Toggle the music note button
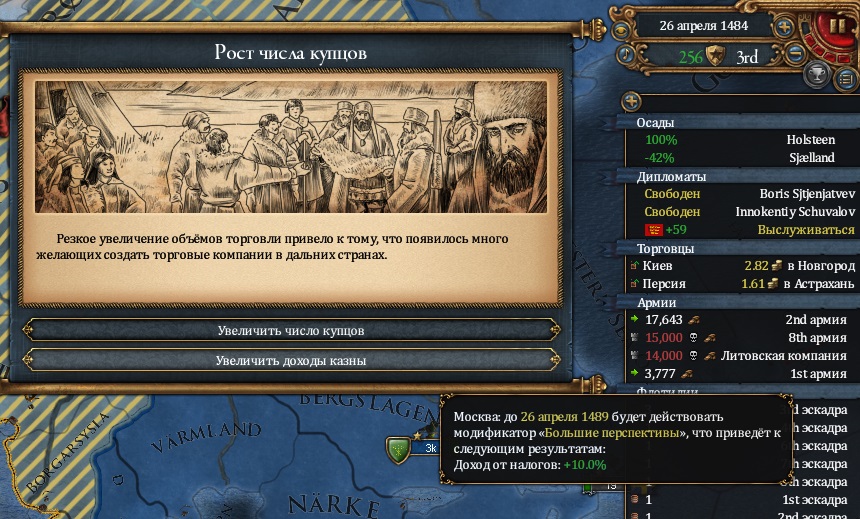Image resolution: width=860 pixels, height=519 pixels. coord(624,57)
